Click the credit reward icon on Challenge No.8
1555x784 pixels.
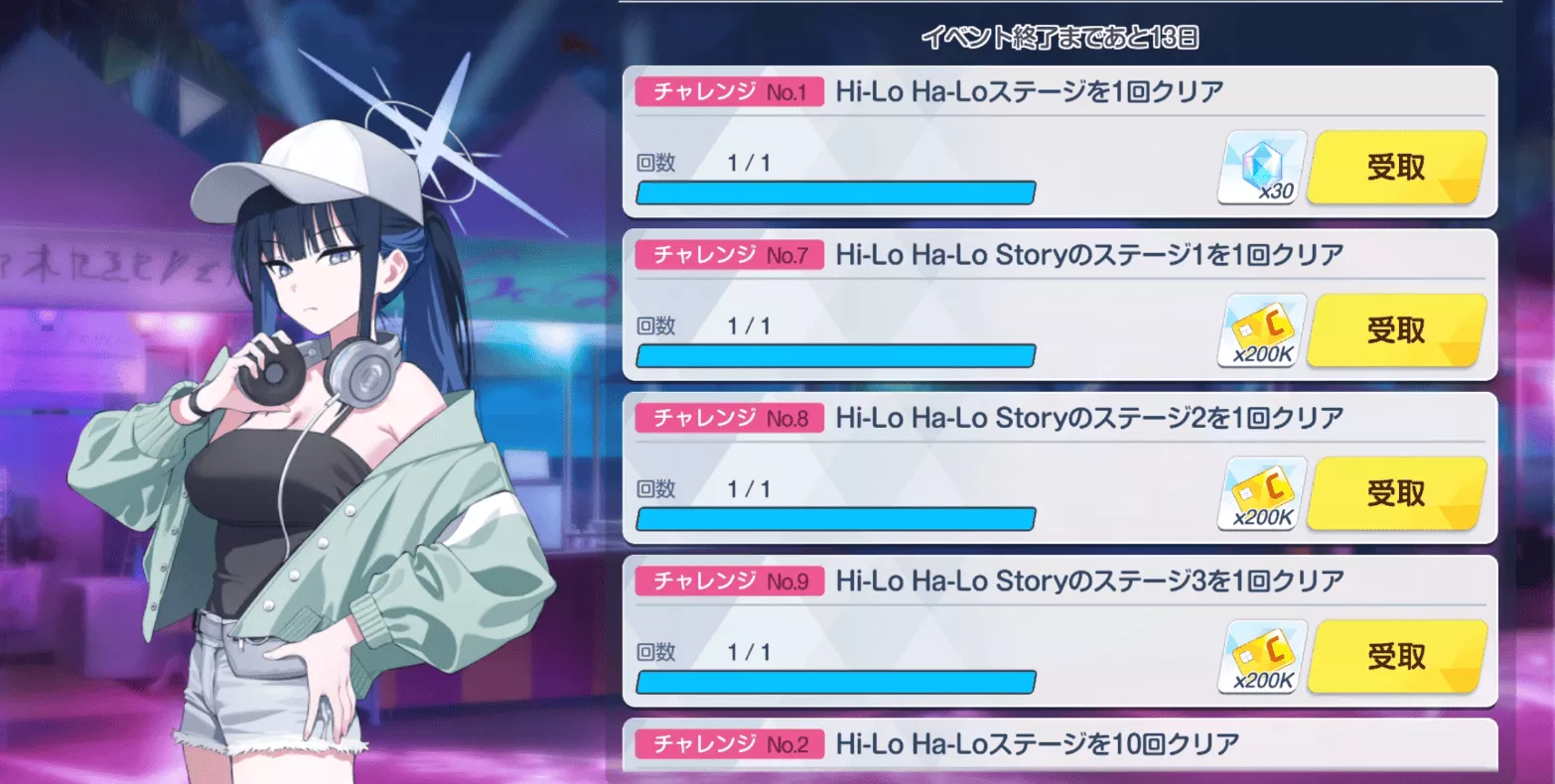pyautogui.click(x=1259, y=492)
